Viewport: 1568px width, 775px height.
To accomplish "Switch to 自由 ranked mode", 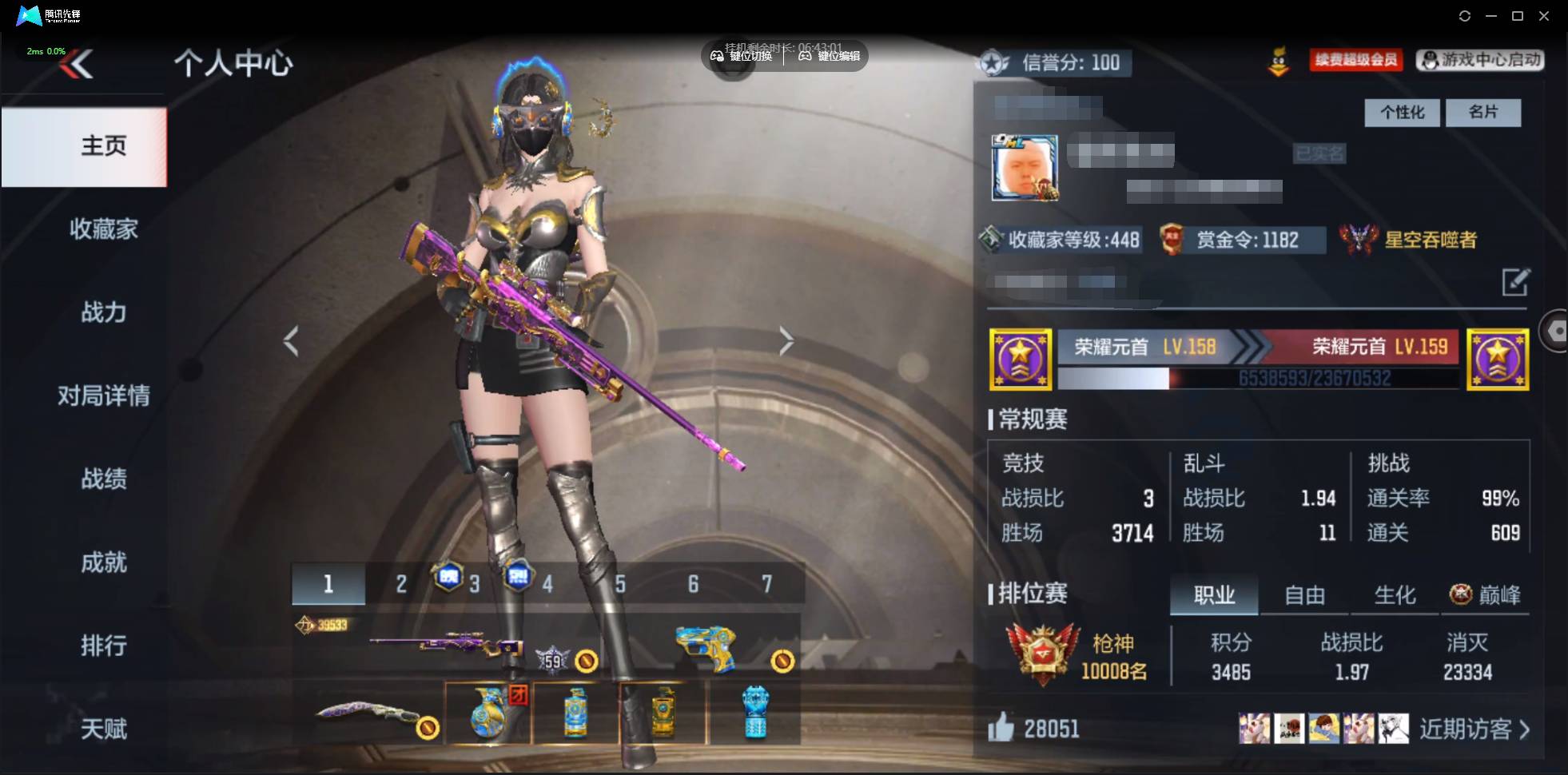I will (1304, 594).
